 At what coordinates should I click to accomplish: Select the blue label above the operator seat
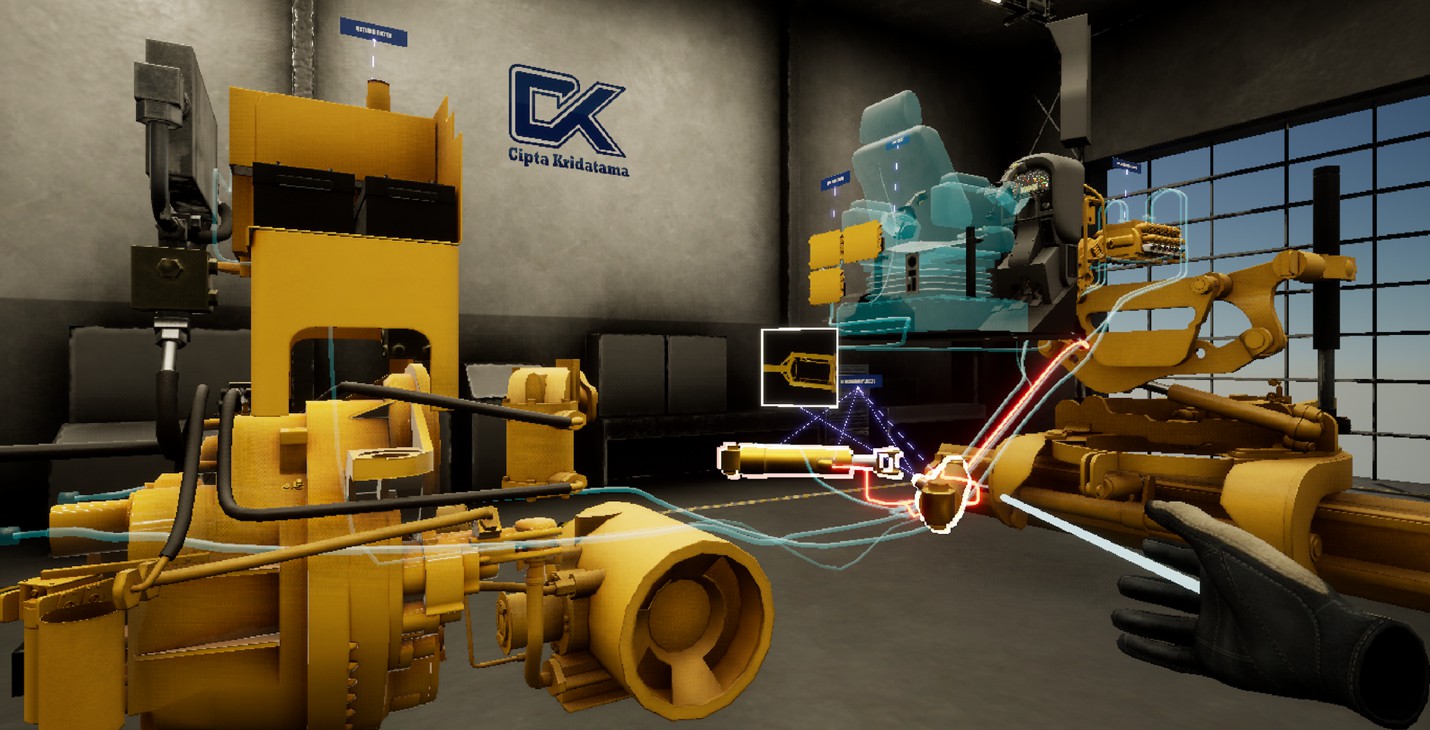(898, 142)
